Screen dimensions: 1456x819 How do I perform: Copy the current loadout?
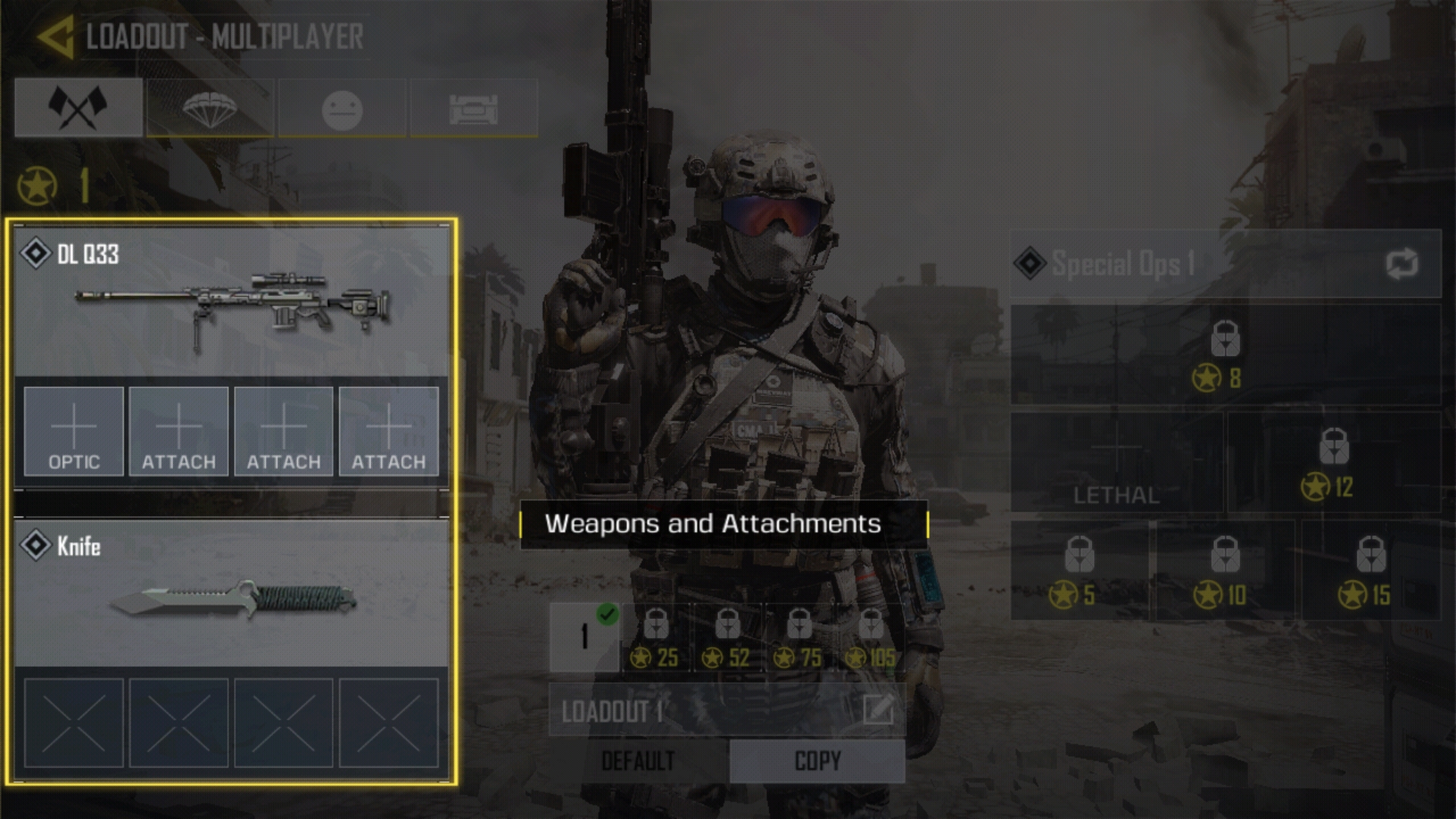coord(817,761)
